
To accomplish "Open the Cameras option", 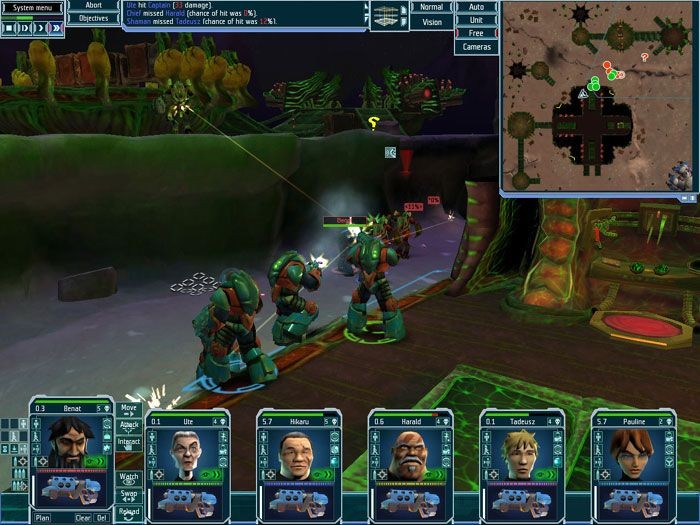I will (x=476, y=47).
